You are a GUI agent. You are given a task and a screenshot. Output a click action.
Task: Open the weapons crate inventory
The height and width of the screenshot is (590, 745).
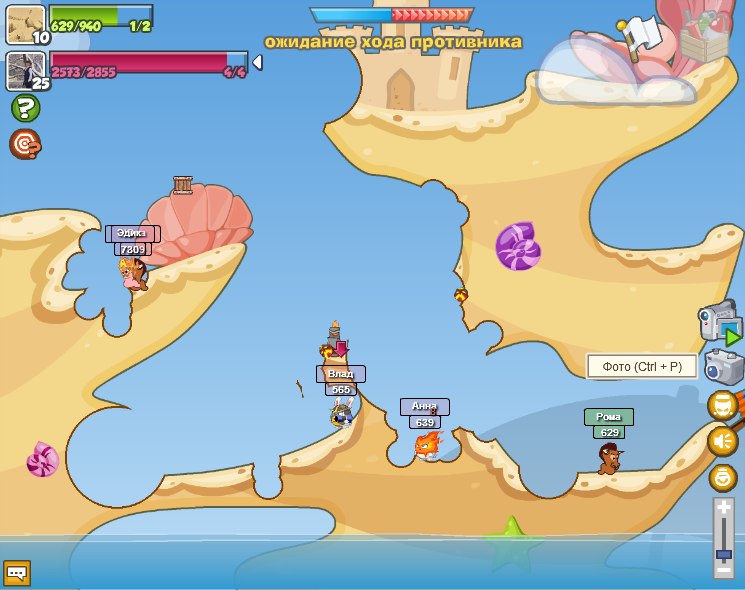click(x=705, y=36)
